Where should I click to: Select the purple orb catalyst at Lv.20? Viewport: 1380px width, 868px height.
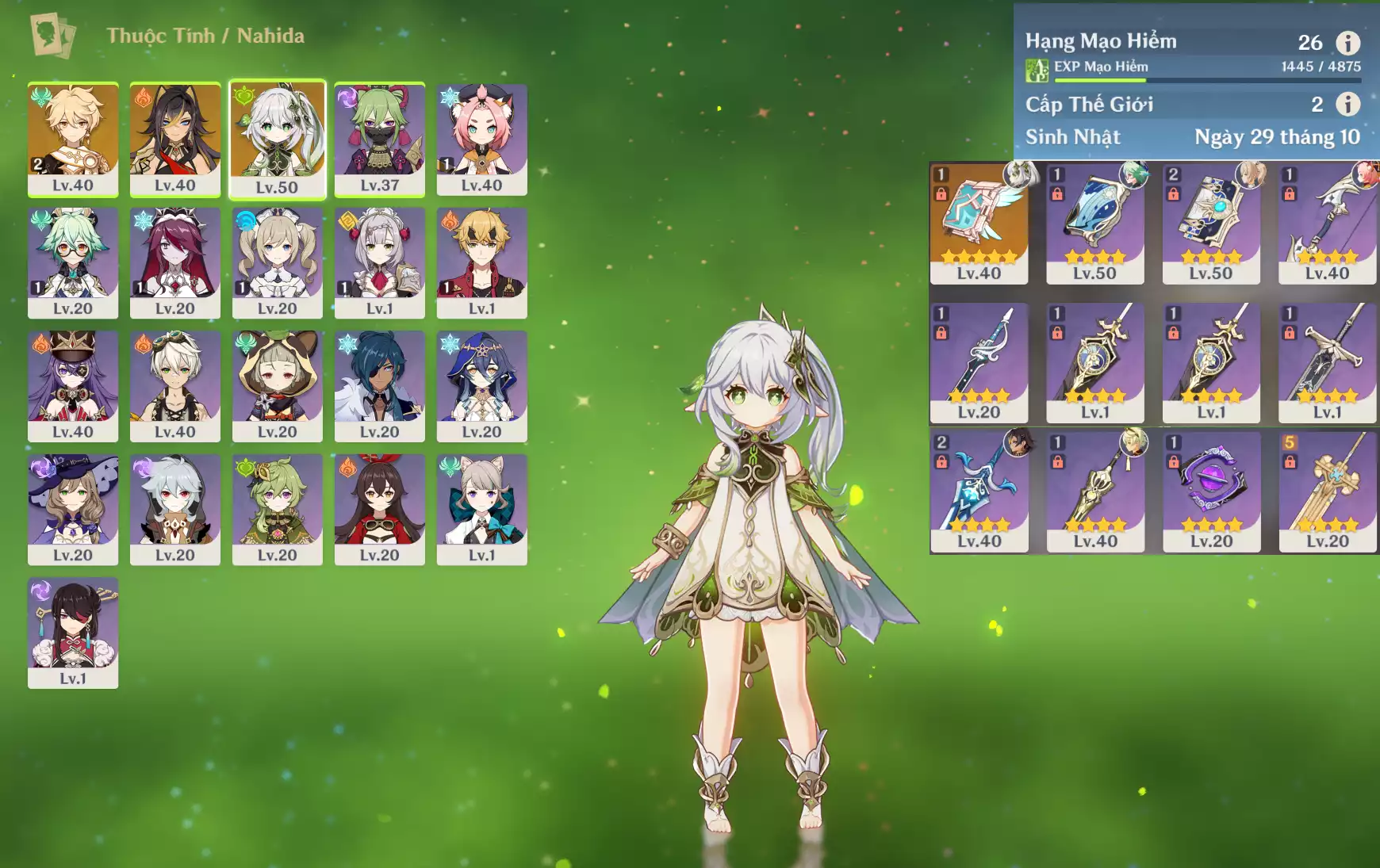1211,491
